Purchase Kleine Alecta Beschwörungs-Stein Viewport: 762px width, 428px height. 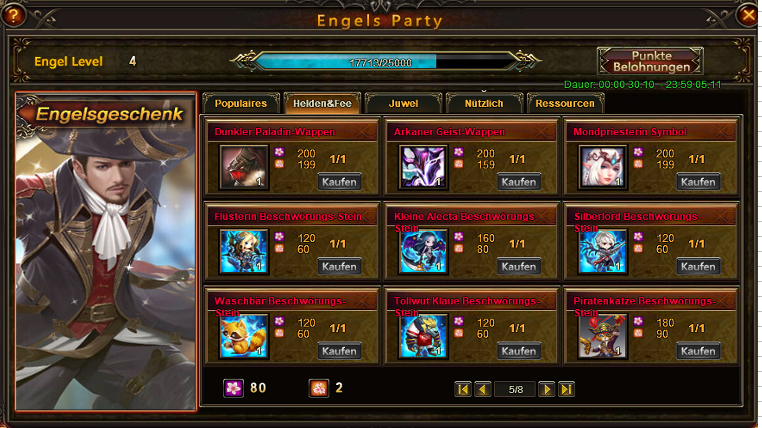[519, 267]
